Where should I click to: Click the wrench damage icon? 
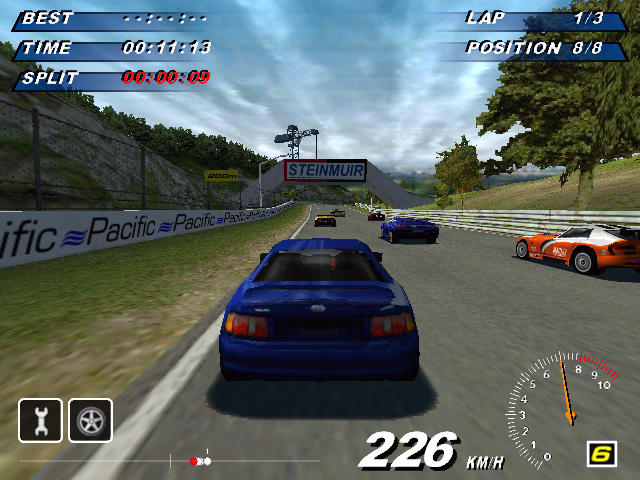pyautogui.click(x=40, y=420)
